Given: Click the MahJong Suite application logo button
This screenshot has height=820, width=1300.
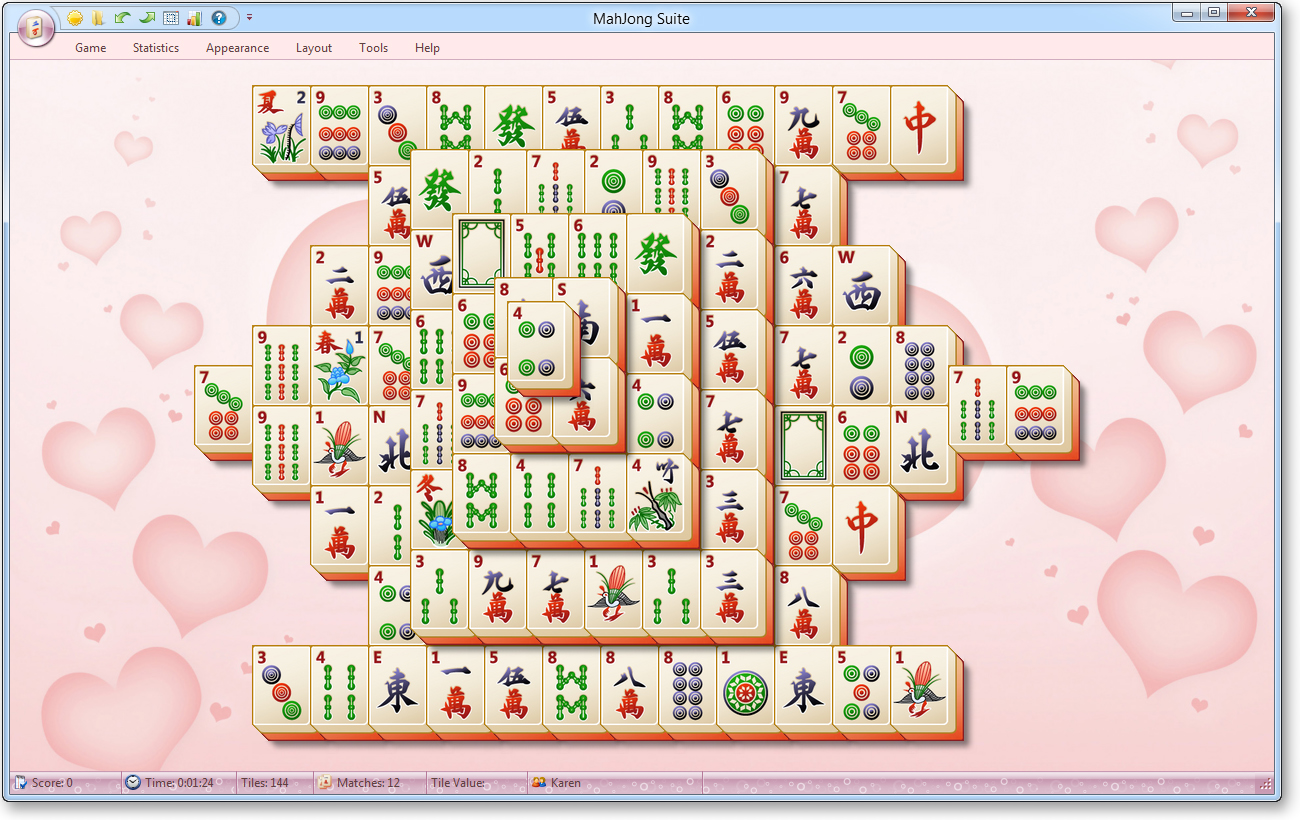Looking at the screenshot, I should [x=36, y=27].
